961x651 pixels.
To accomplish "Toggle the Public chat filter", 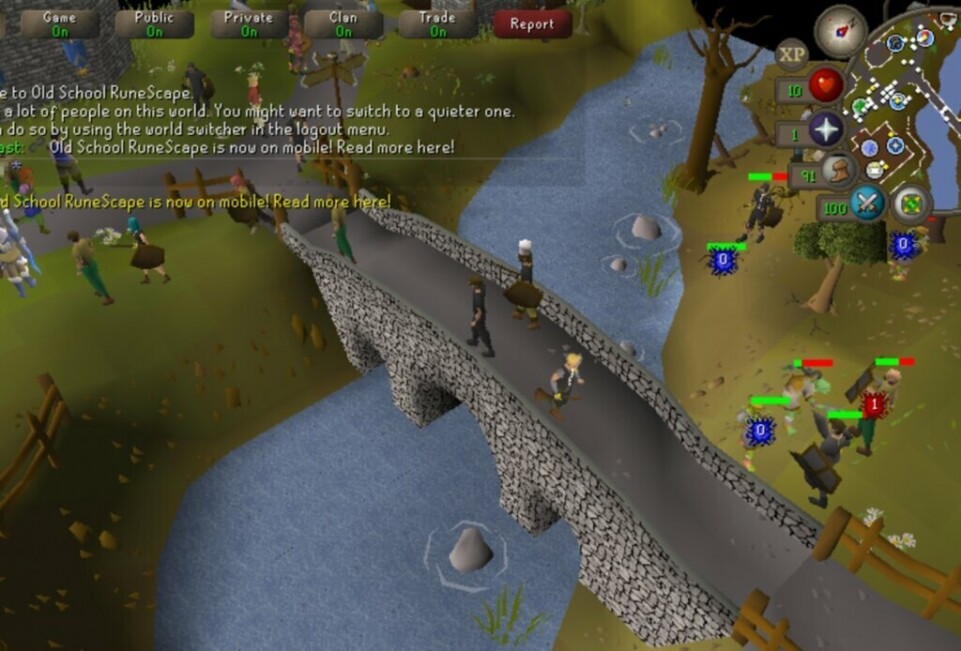I will 154,24.
